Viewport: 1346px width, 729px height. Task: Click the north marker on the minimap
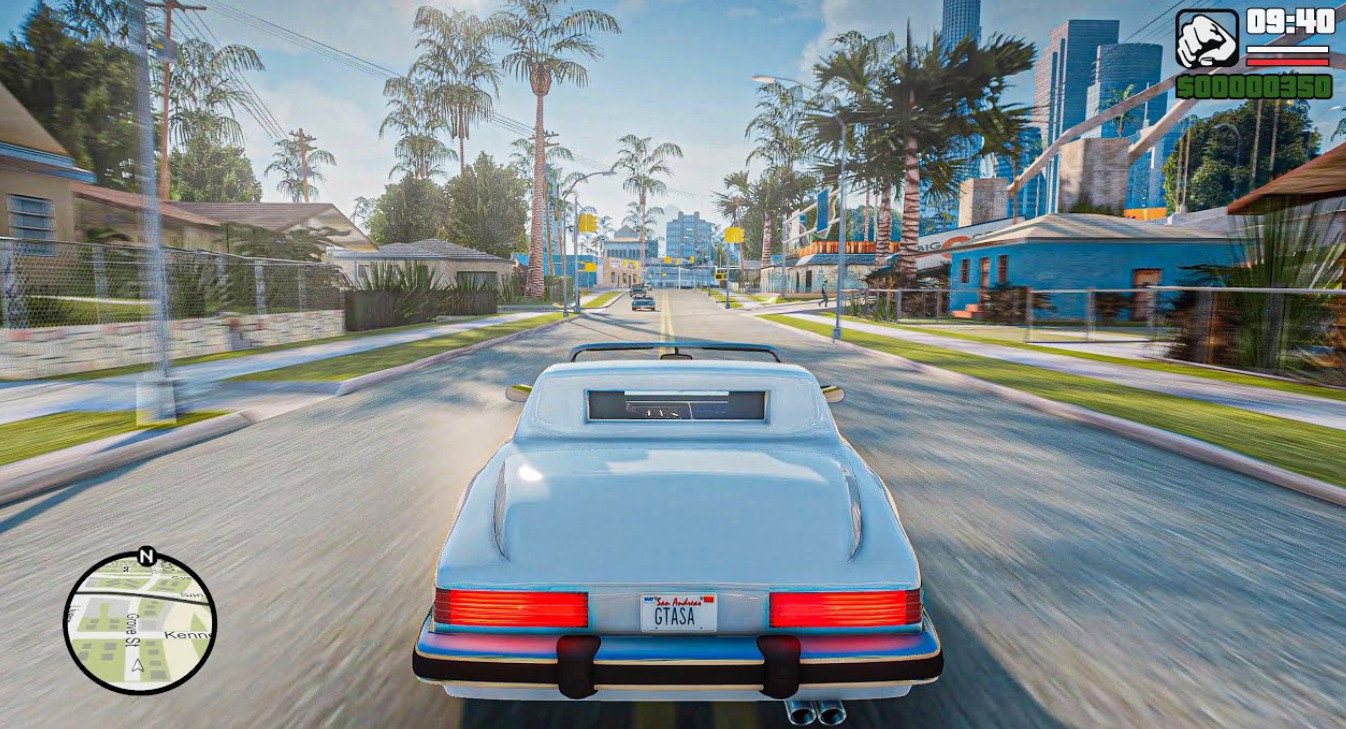pyautogui.click(x=147, y=556)
